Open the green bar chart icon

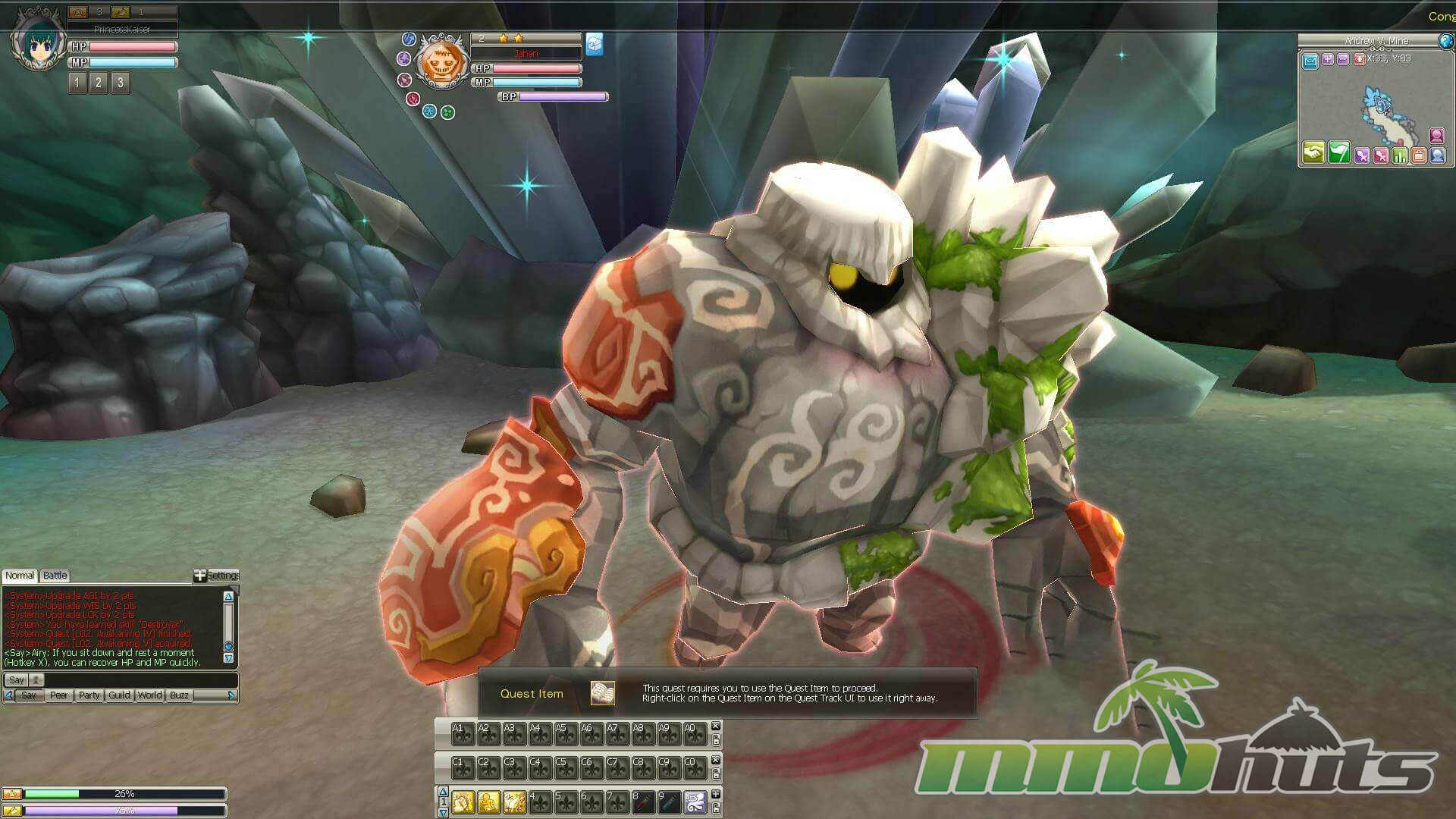[x=1400, y=155]
